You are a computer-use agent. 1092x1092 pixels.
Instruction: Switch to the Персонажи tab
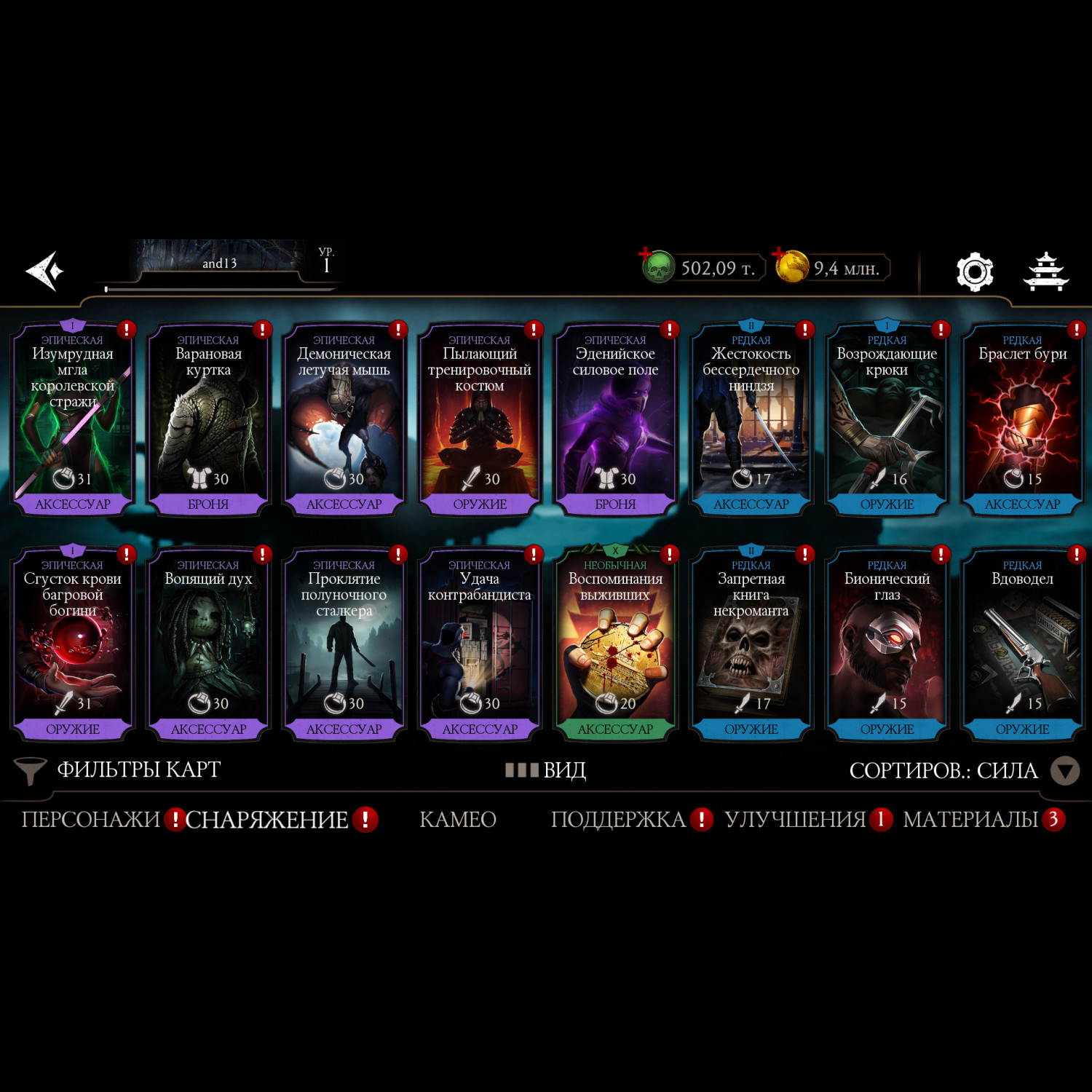point(90,820)
